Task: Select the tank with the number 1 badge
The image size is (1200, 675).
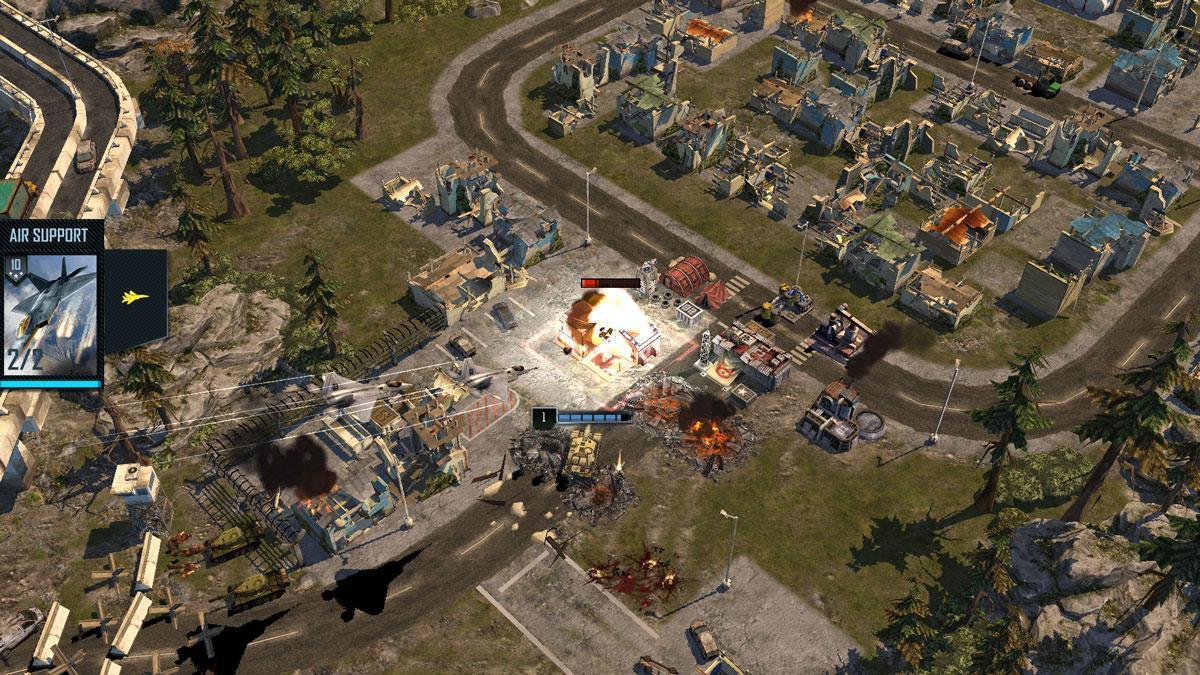Action: [580, 450]
